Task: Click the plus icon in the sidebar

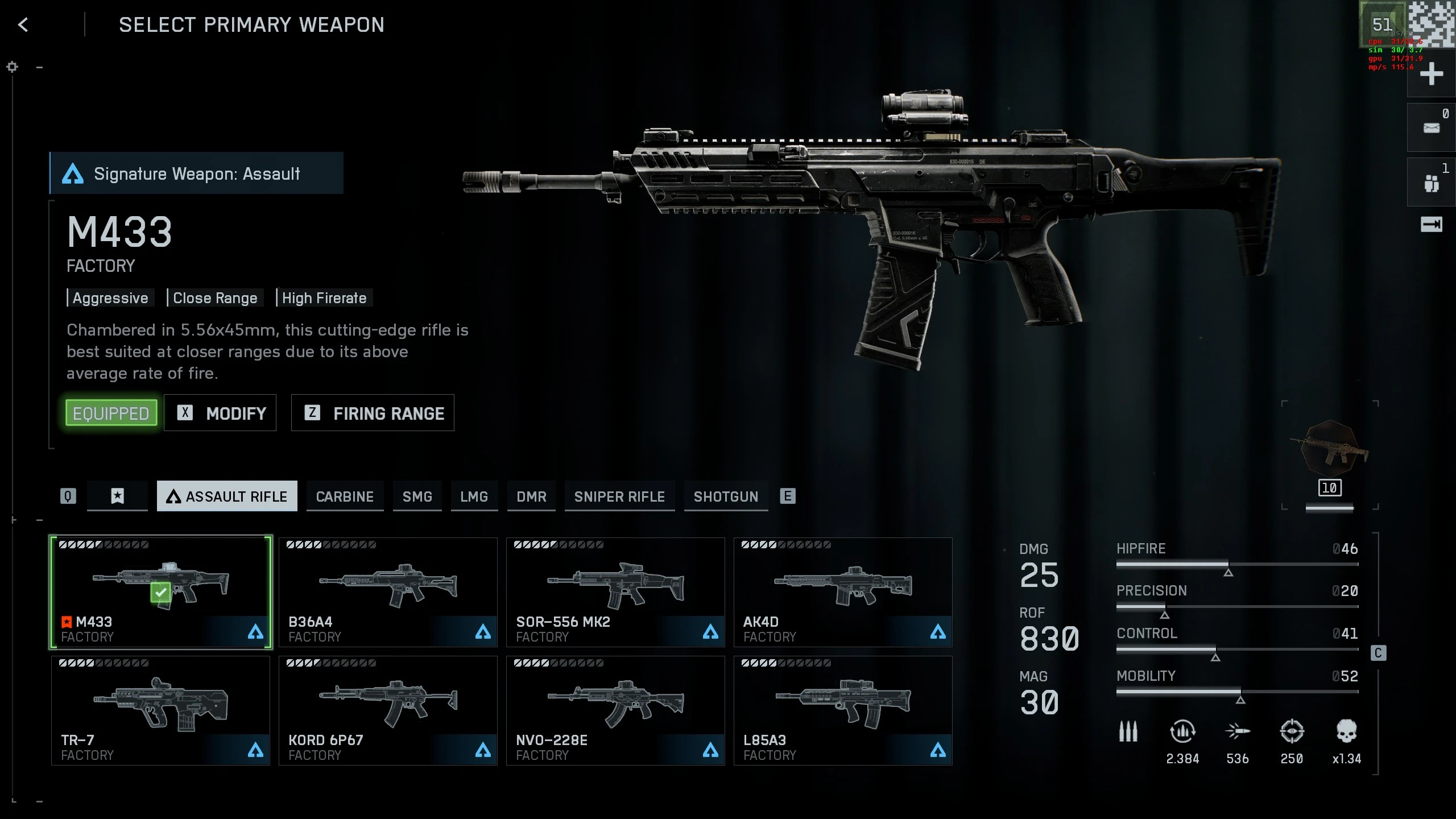Action: tap(1431, 74)
